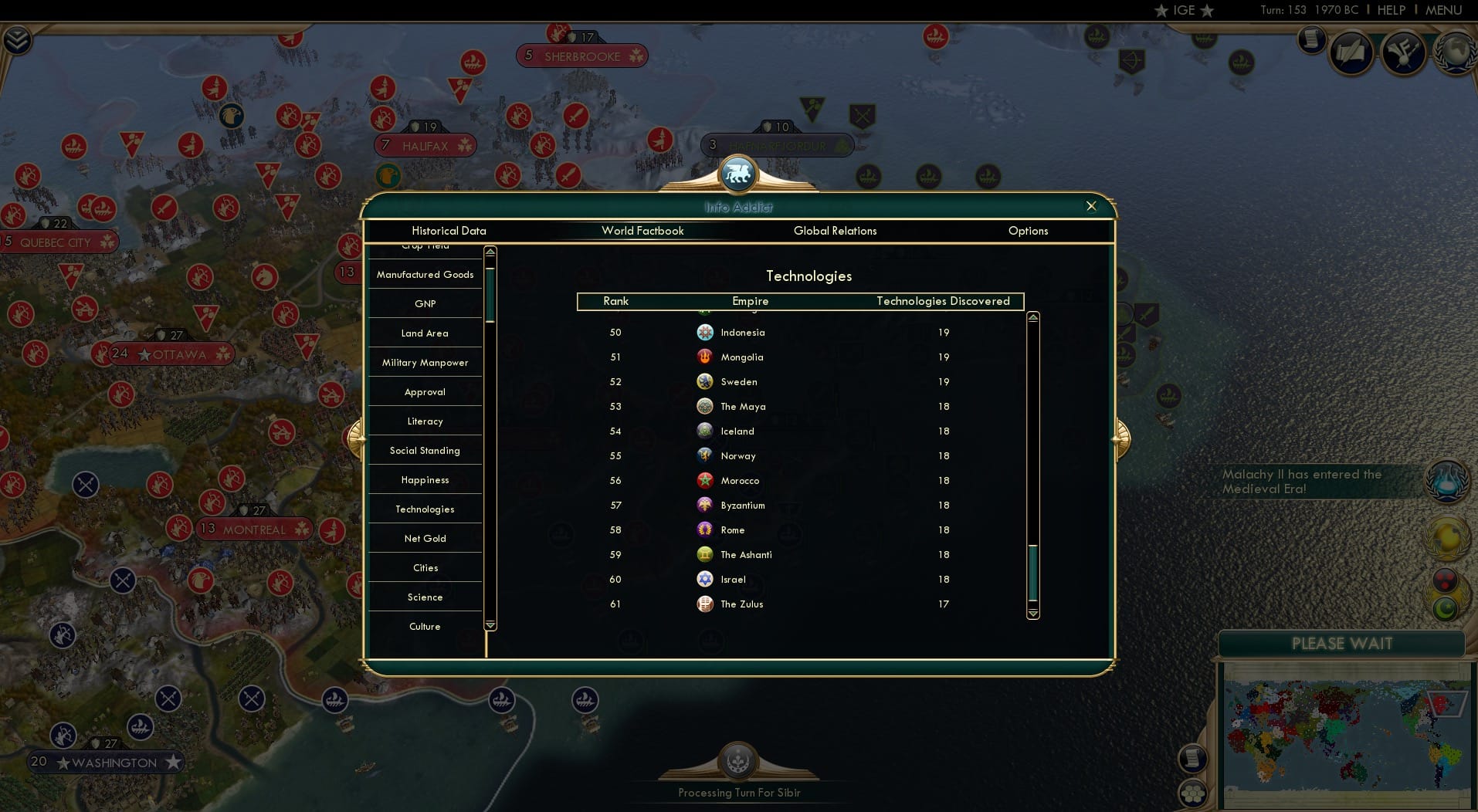Screen dimensions: 1478x812
Task: Select Indonesia's civilization flag icon
Action: (705, 332)
